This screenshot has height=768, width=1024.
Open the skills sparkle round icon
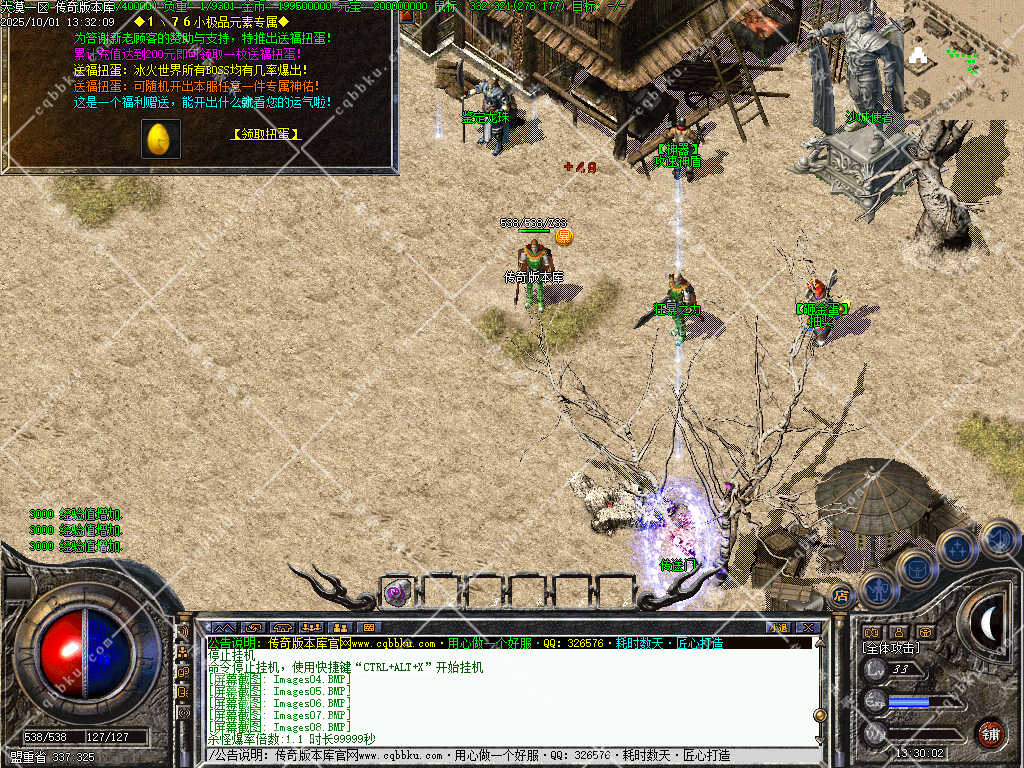(957, 548)
